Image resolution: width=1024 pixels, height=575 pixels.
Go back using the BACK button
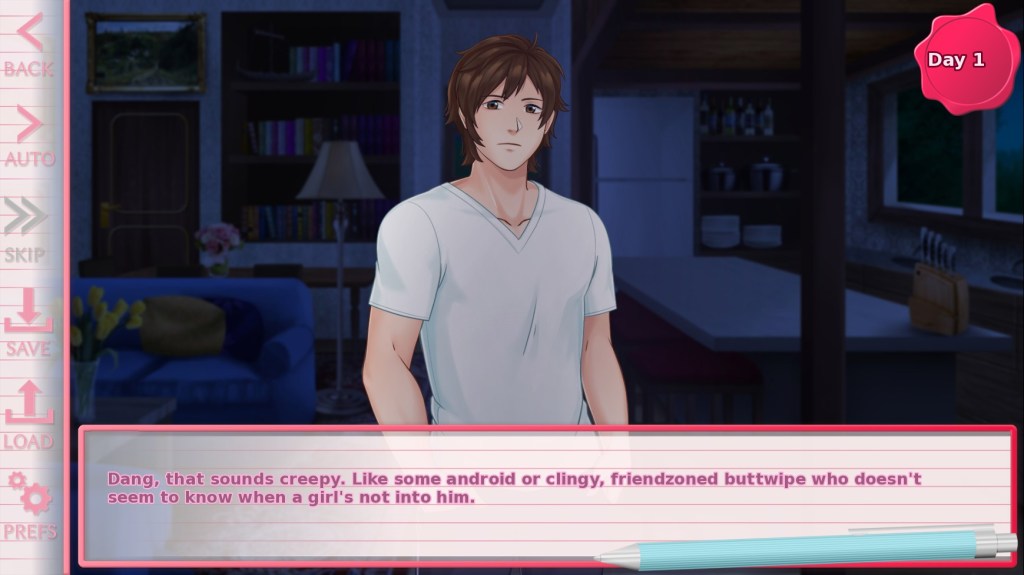(x=28, y=45)
